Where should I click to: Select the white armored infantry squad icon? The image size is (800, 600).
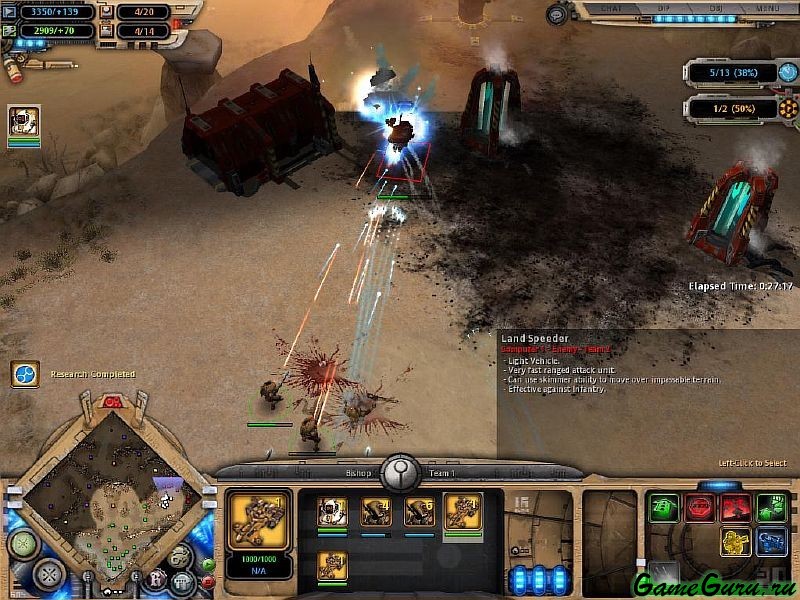[x=332, y=511]
